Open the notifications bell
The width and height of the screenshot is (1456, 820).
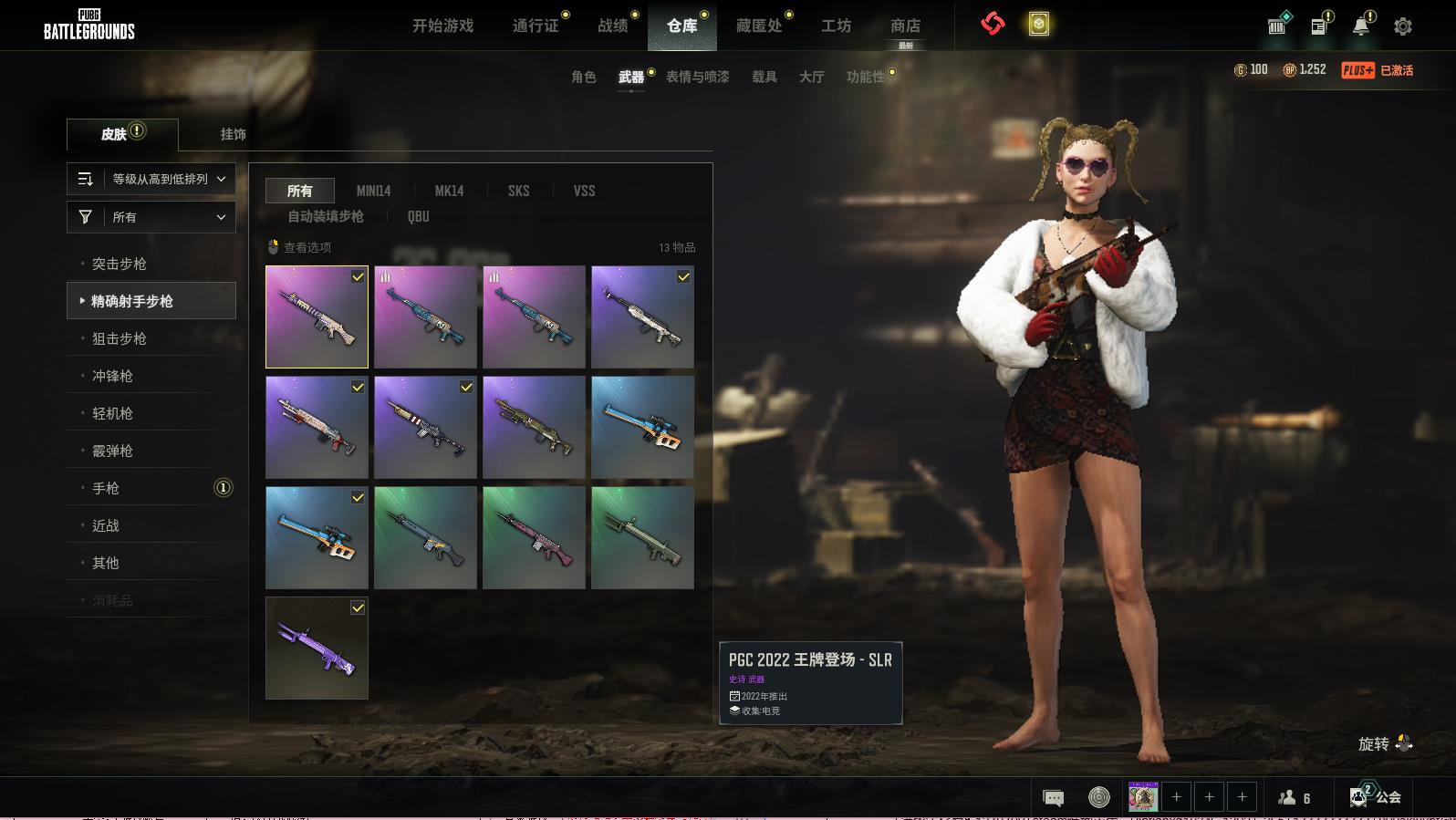coord(1360,26)
